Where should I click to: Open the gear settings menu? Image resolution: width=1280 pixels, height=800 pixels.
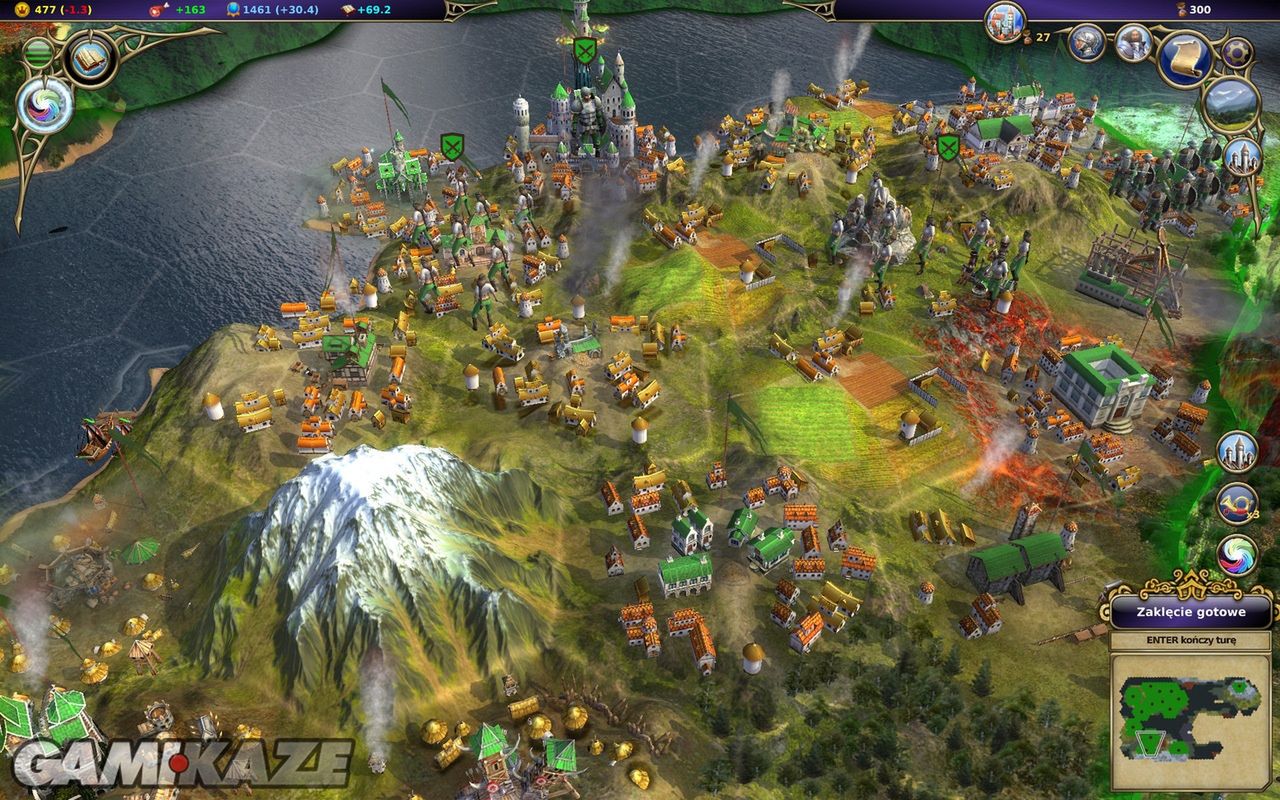(x=1237, y=52)
